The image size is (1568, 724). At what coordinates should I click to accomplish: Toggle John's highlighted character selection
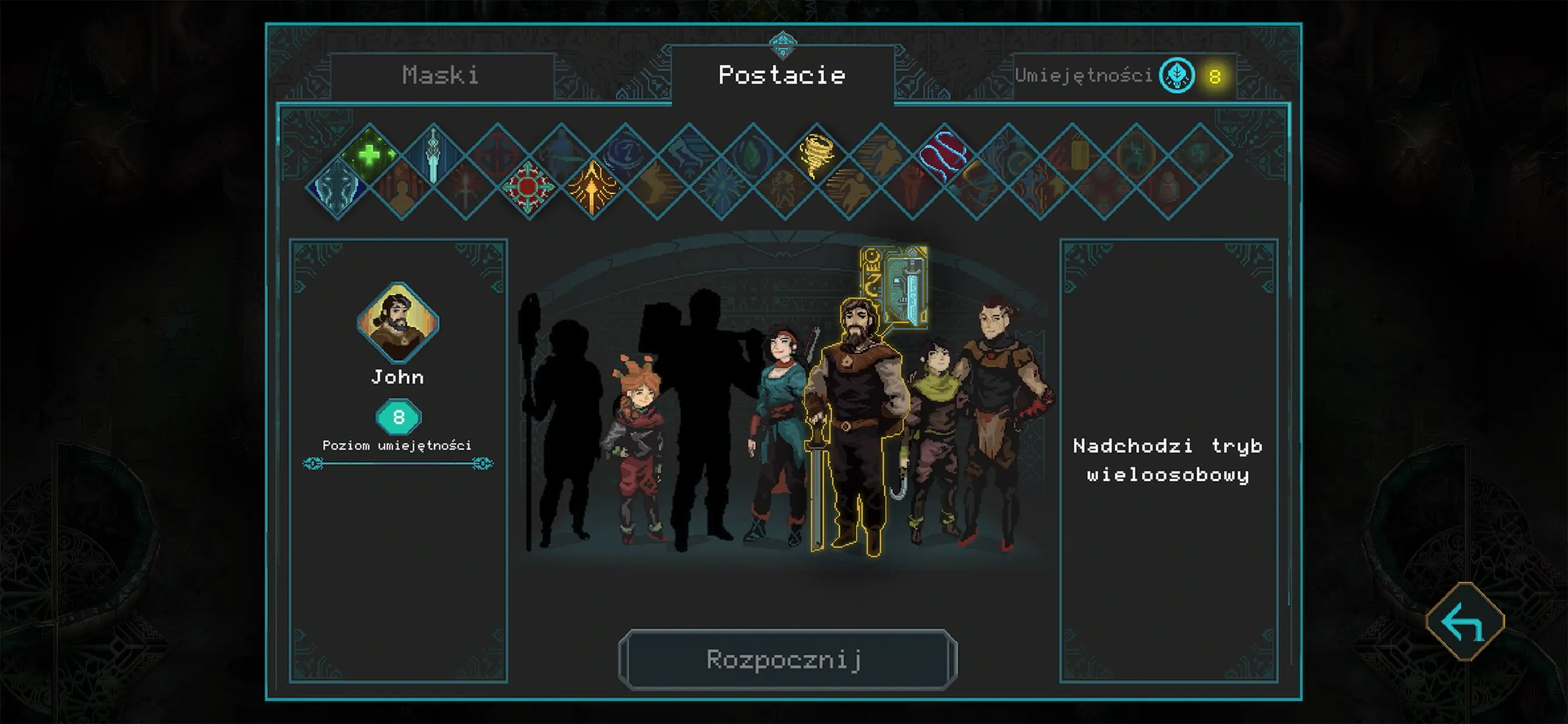pyautogui.click(x=858, y=414)
